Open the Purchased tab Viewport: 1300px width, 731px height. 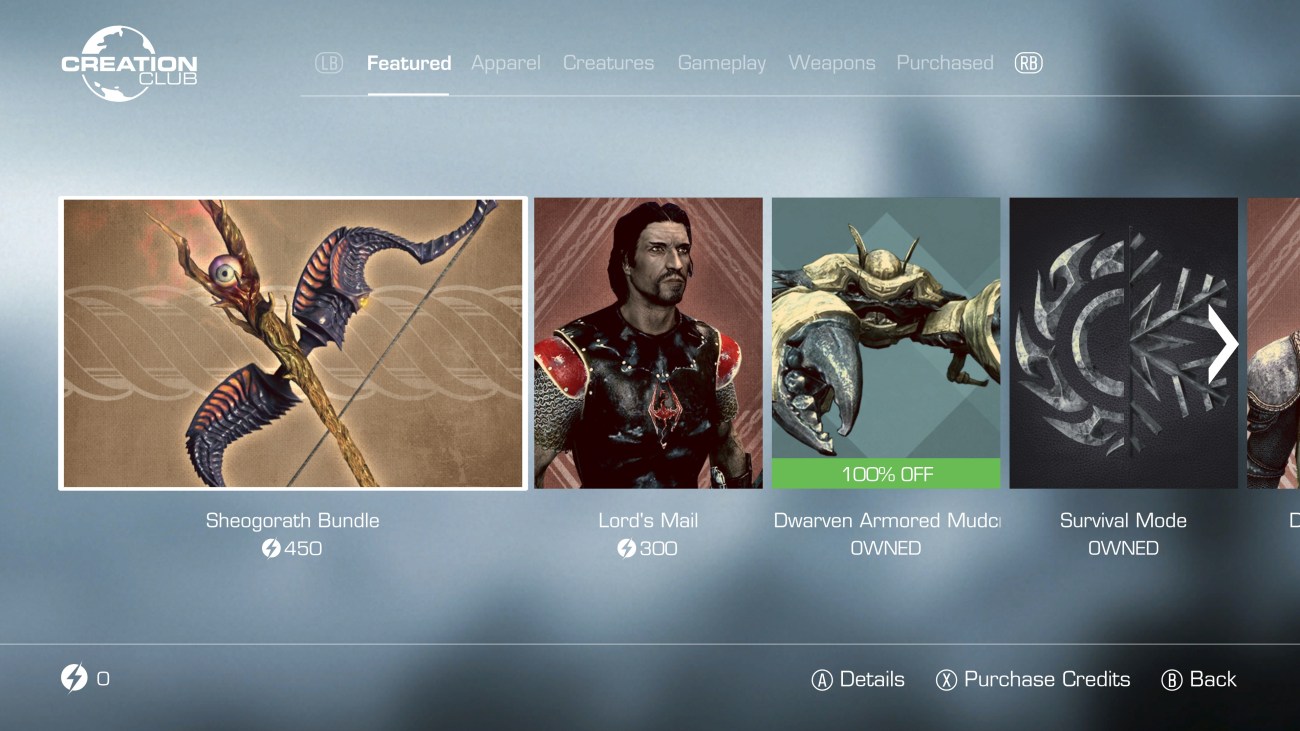tap(944, 63)
